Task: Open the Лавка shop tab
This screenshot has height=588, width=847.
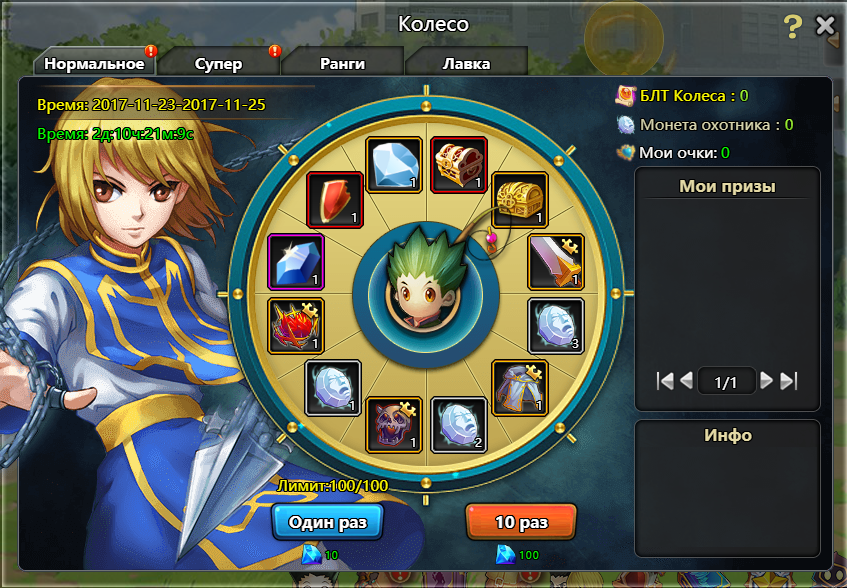Action: point(466,64)
